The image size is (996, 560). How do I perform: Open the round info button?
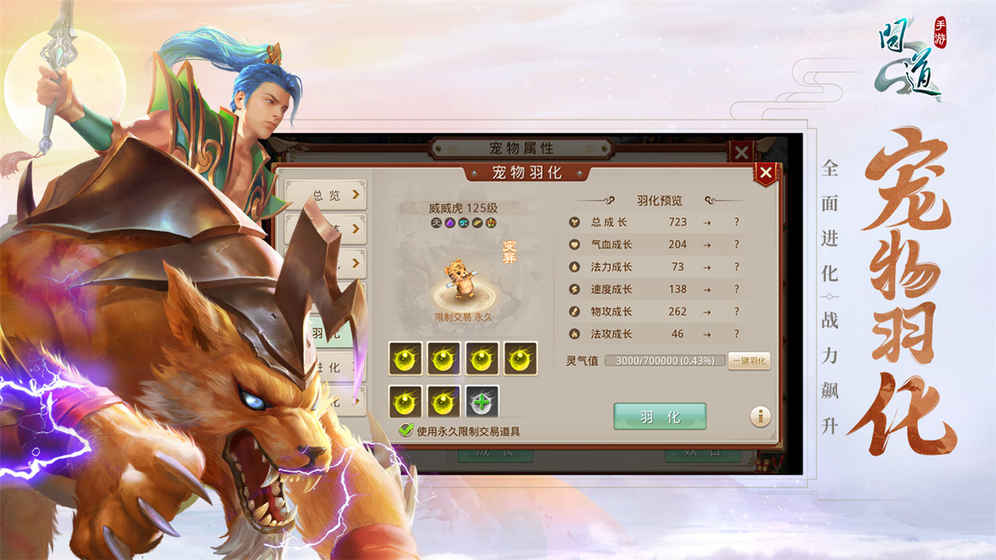tap(760, 416)
